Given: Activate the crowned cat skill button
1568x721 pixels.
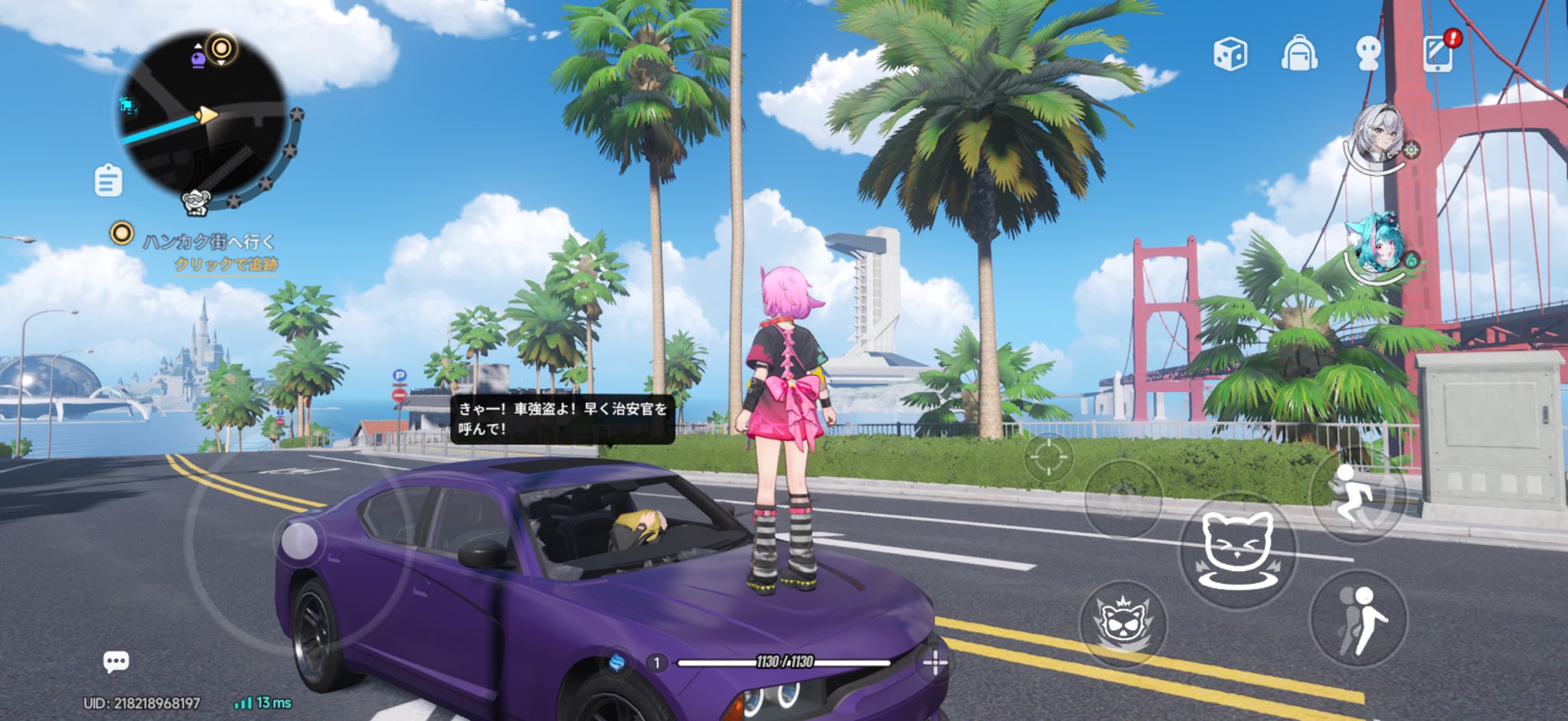Looking at the screenshot, I should [x=1122, y=621].
